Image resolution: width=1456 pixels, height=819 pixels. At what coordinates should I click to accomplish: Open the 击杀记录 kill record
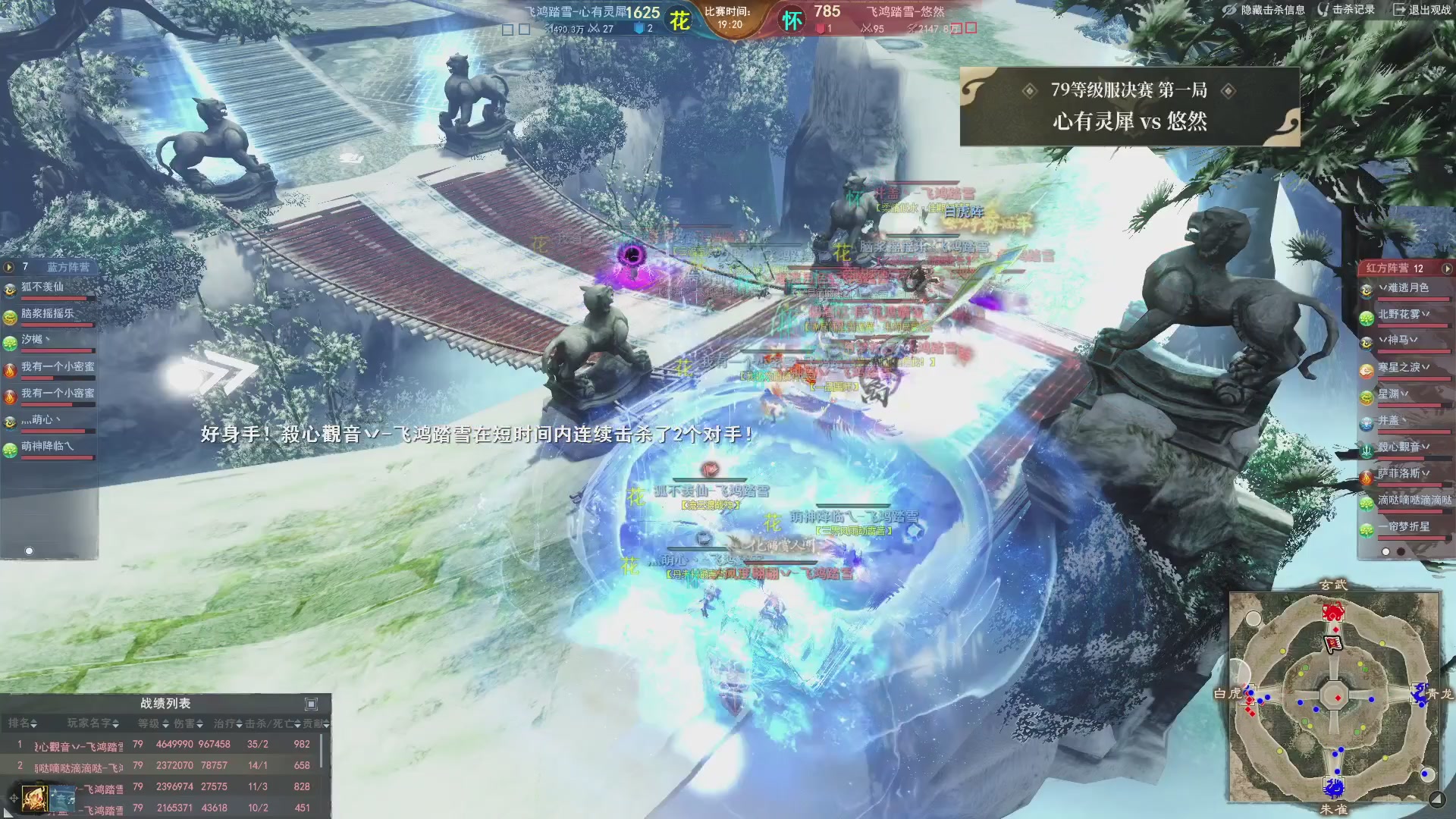pos(1347,10)
